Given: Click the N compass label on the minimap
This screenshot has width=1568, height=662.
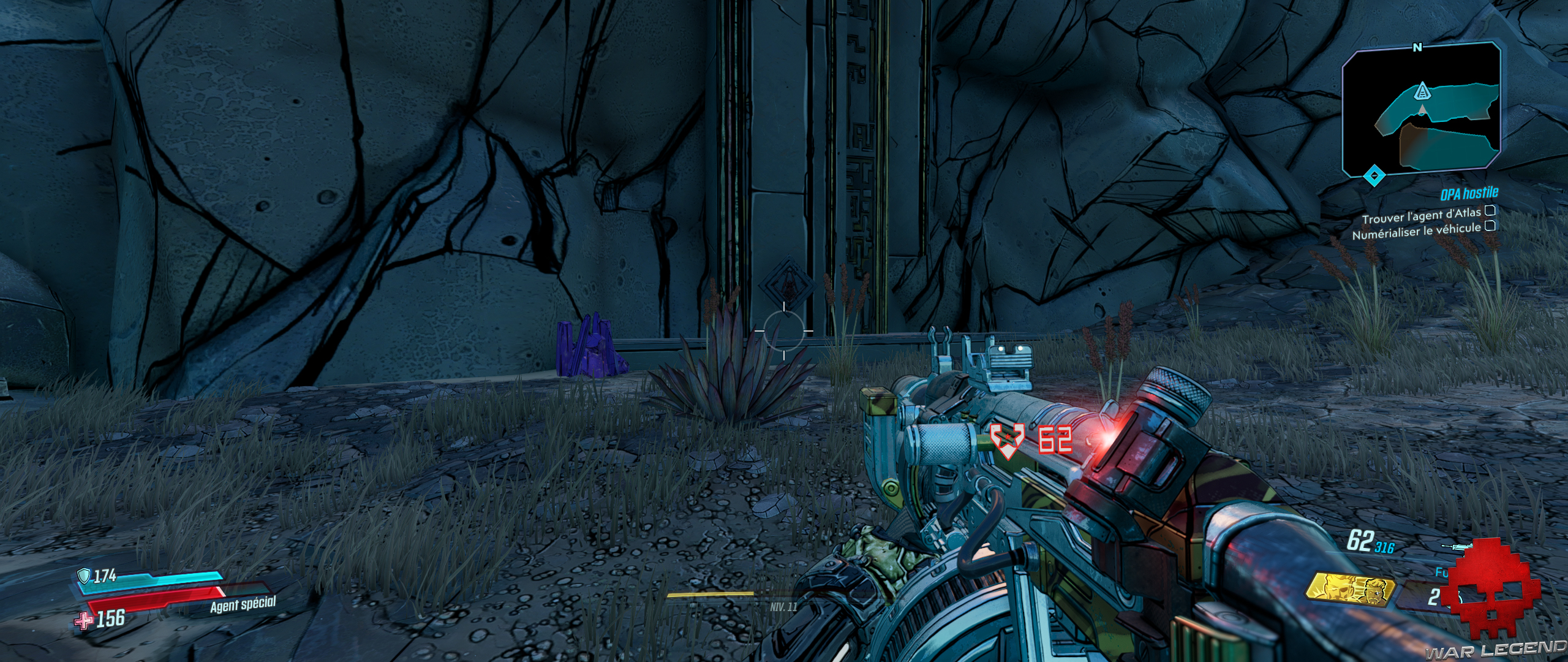Looking at the screenshot, I should point(1417,47).
